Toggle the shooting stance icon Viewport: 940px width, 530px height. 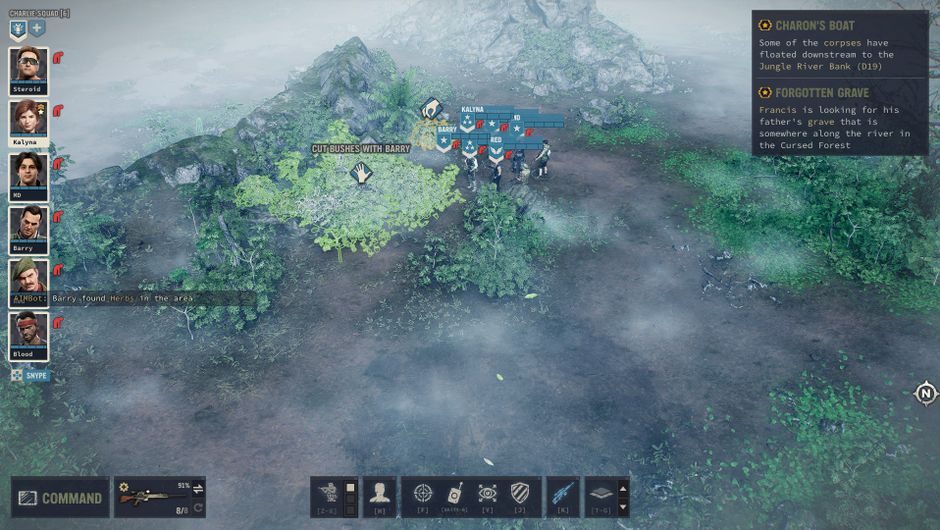tap(328, 493)
